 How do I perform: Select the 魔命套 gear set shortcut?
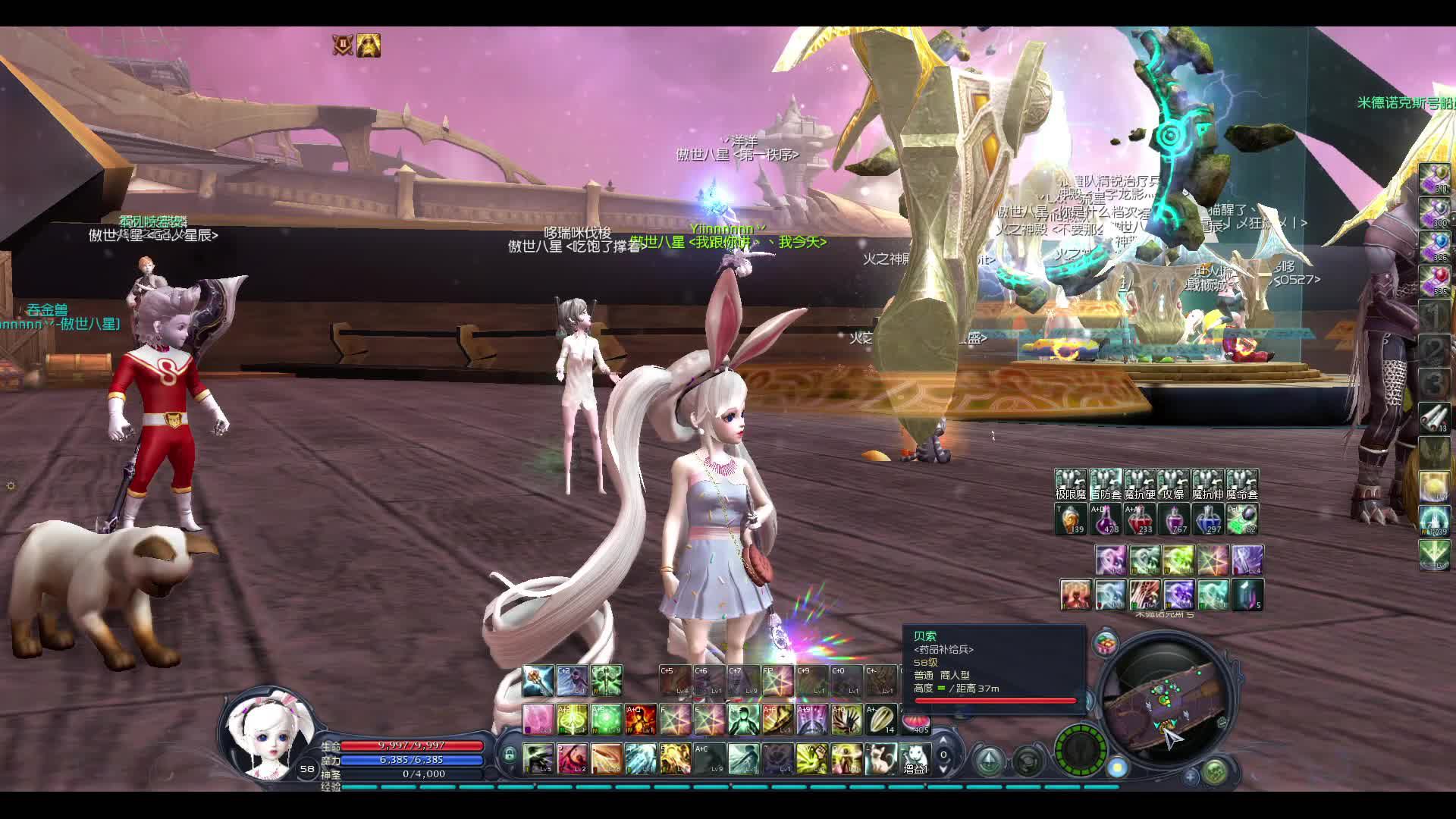(x=1242, y=485)
